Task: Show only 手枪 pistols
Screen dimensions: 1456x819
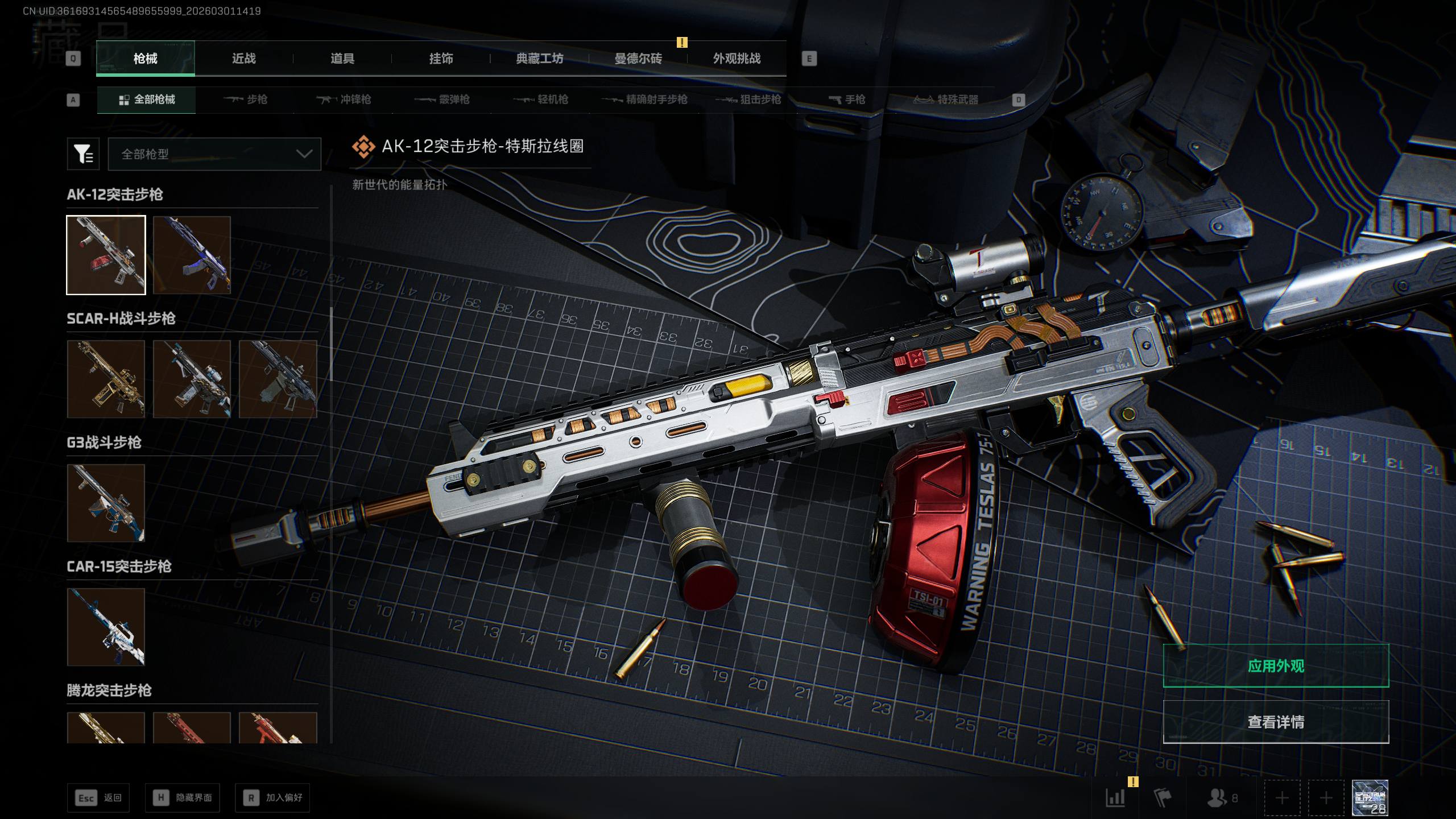Action: [847, 100]
